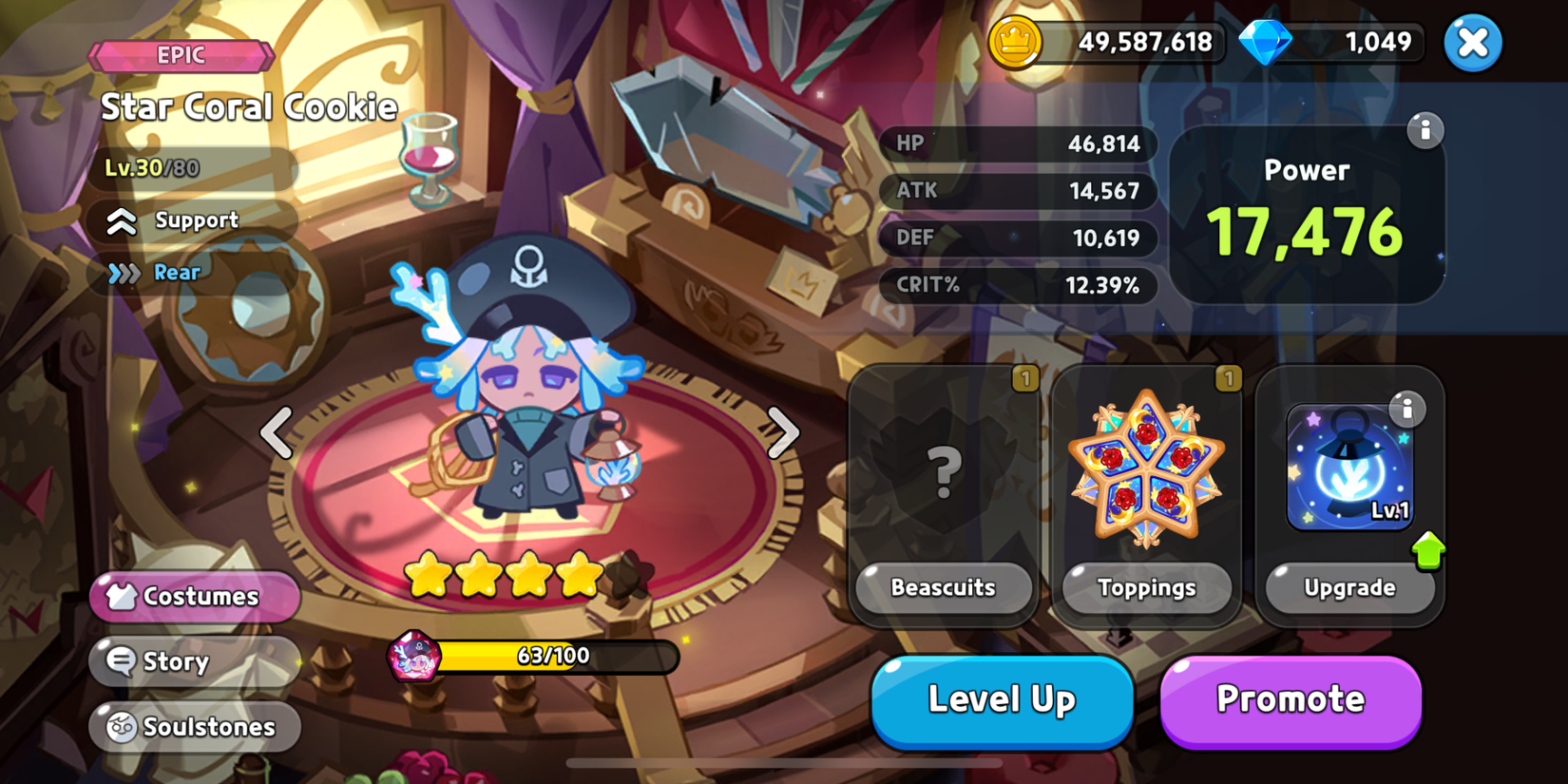Open the Beascuits question-mark slot
Screen dimensions: 1568x784
point(942,469)
